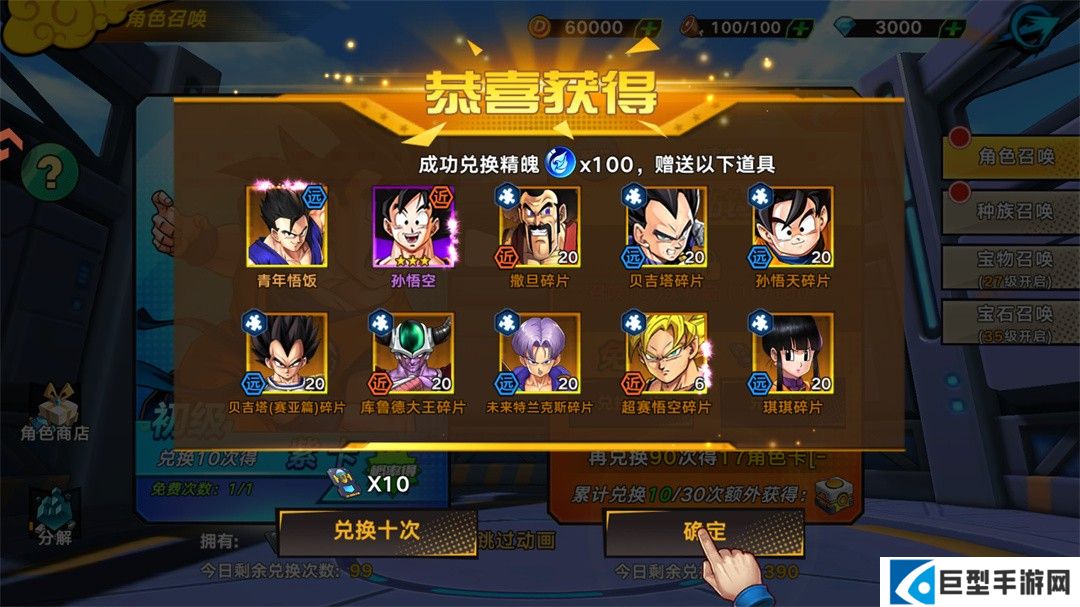Switch to the 角色召唤 tab
The width and height of the screenshot is (1080, 607).
[x=1012, y=157]
